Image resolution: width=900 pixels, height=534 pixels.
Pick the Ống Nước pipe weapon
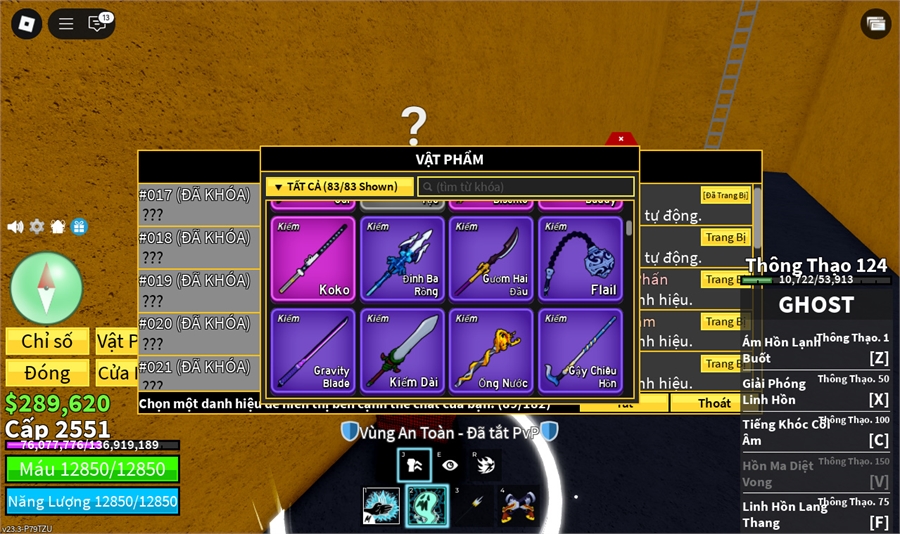pyautogui.click(x=491, y=351)
